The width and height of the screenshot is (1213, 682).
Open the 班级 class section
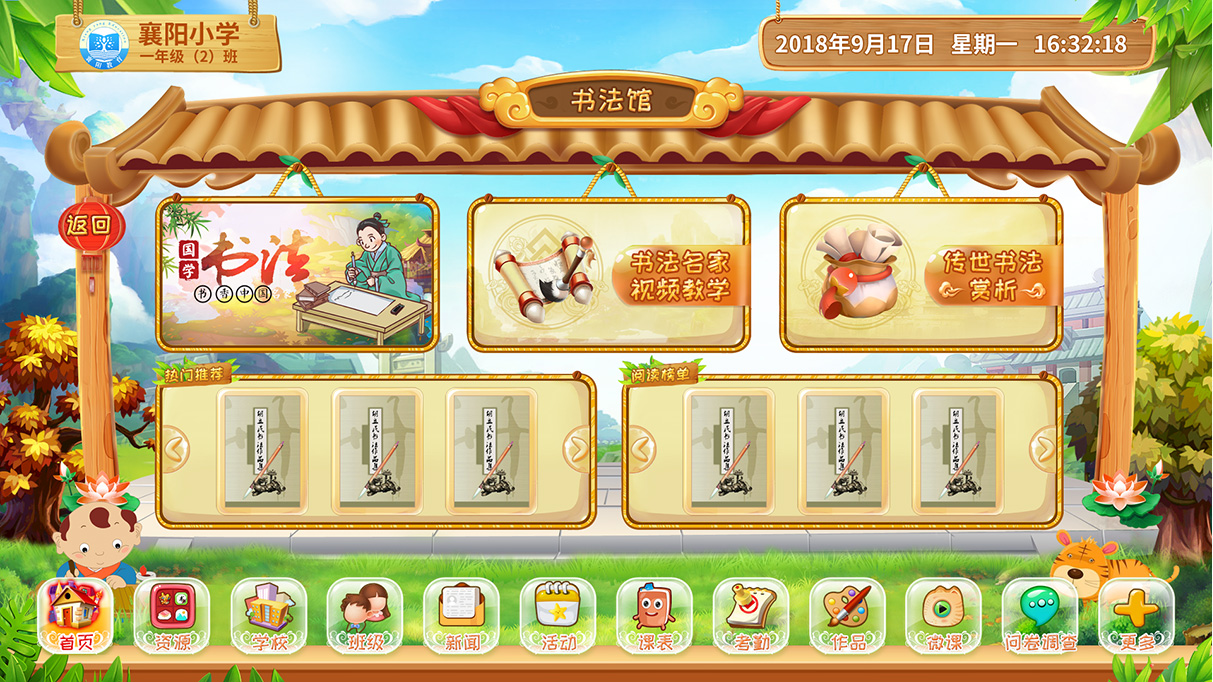(x=365, y=616)
